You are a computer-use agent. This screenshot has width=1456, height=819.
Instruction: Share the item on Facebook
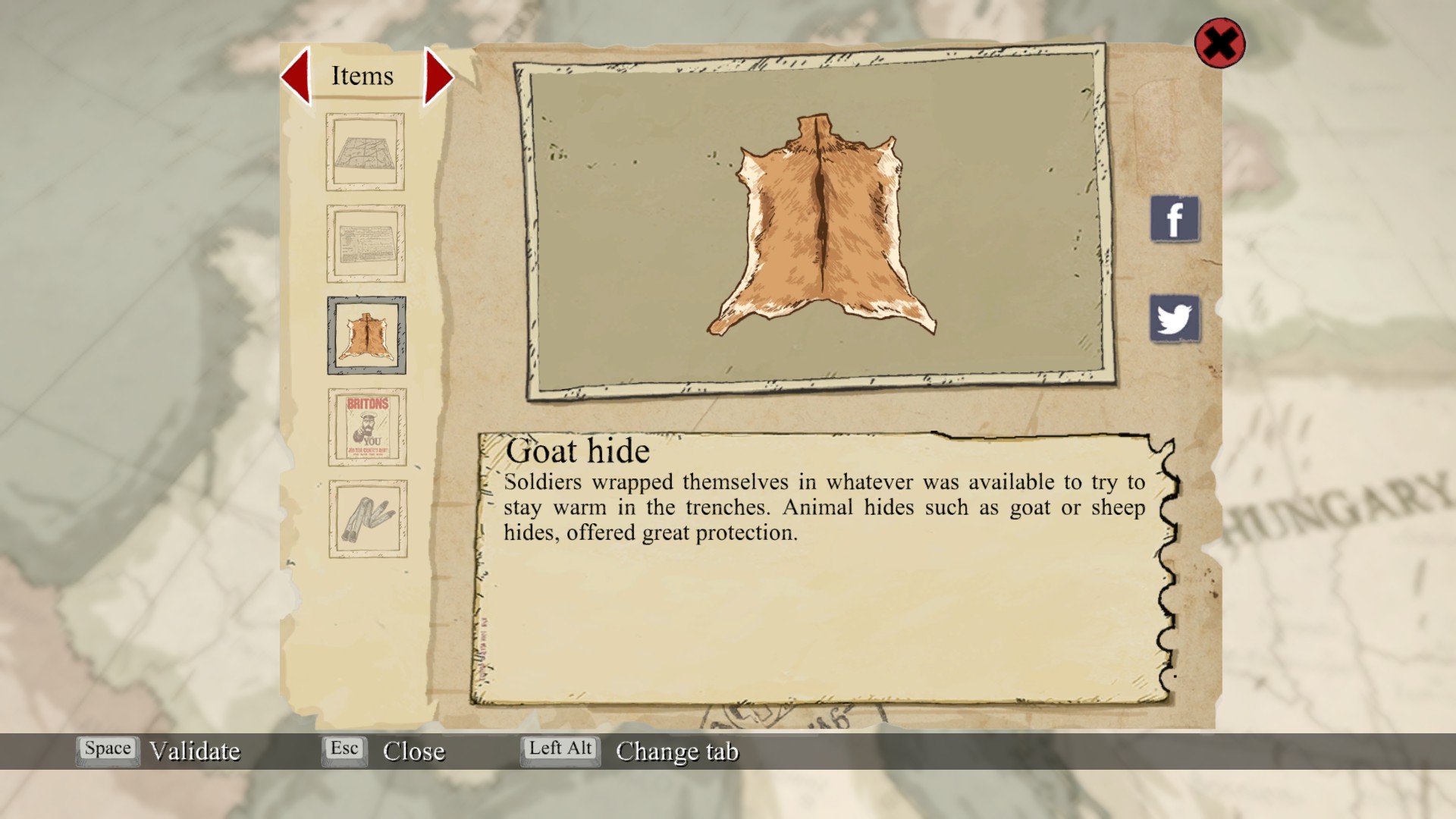pos(1174,219)
